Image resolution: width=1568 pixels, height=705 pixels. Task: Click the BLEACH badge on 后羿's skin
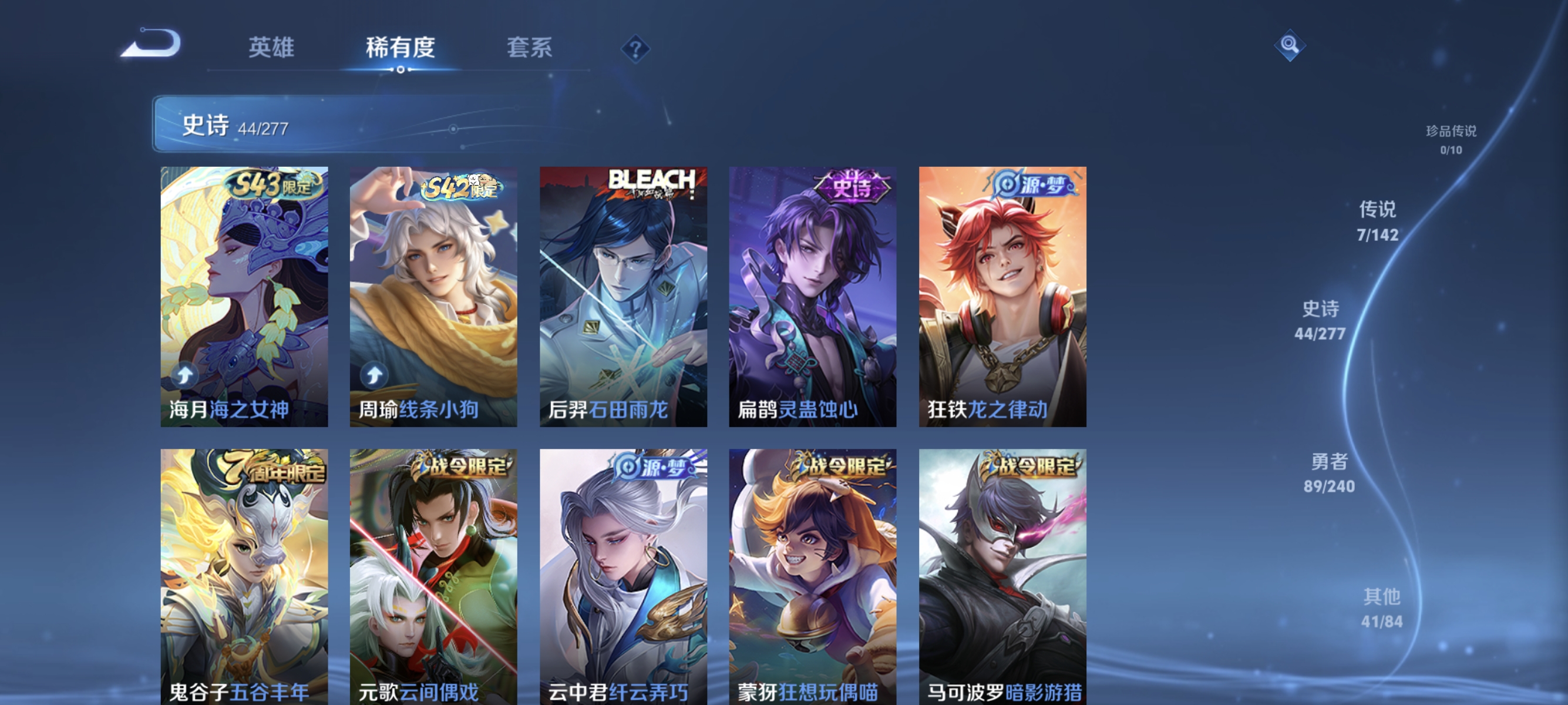click(651, 181)
